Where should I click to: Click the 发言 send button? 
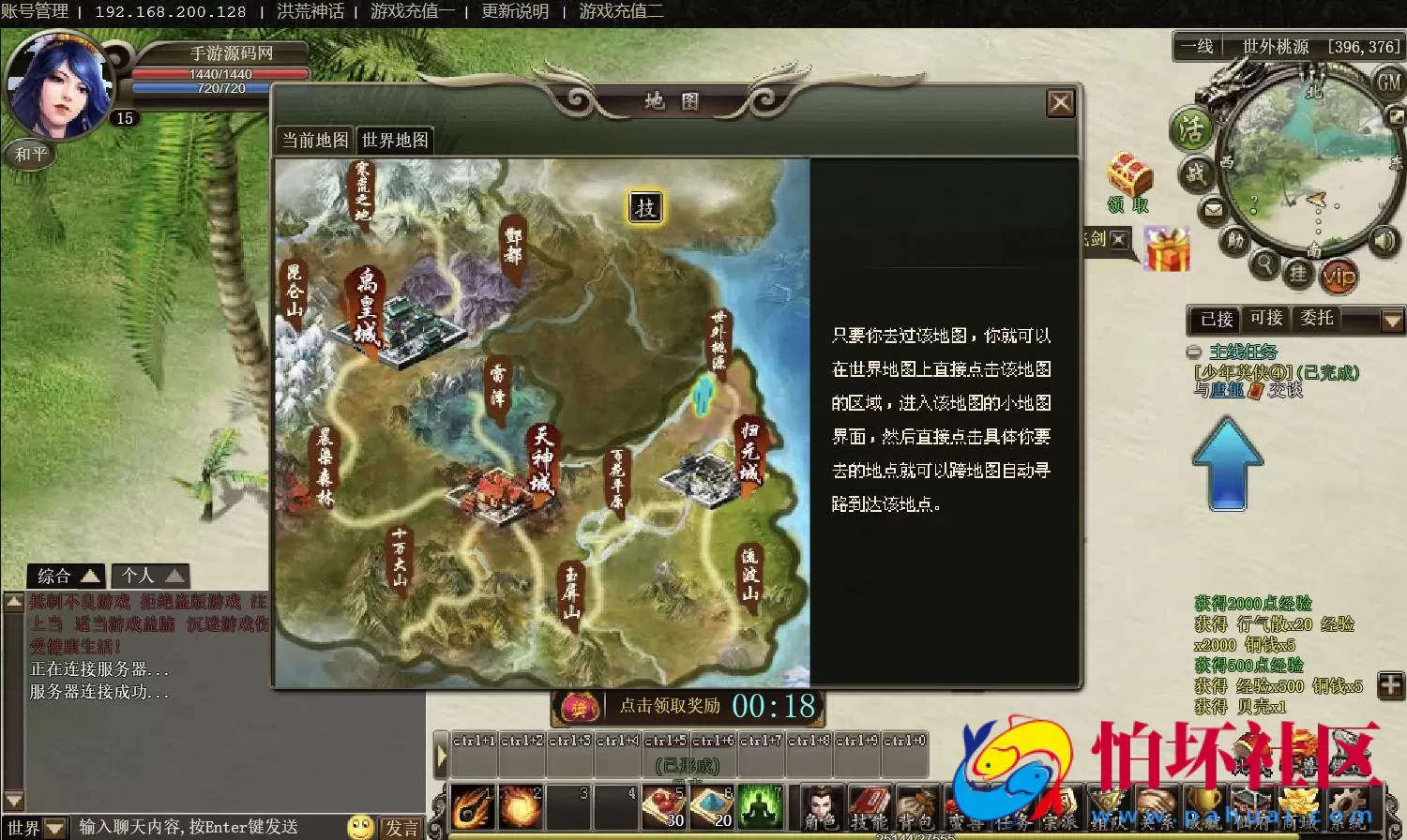402,827
